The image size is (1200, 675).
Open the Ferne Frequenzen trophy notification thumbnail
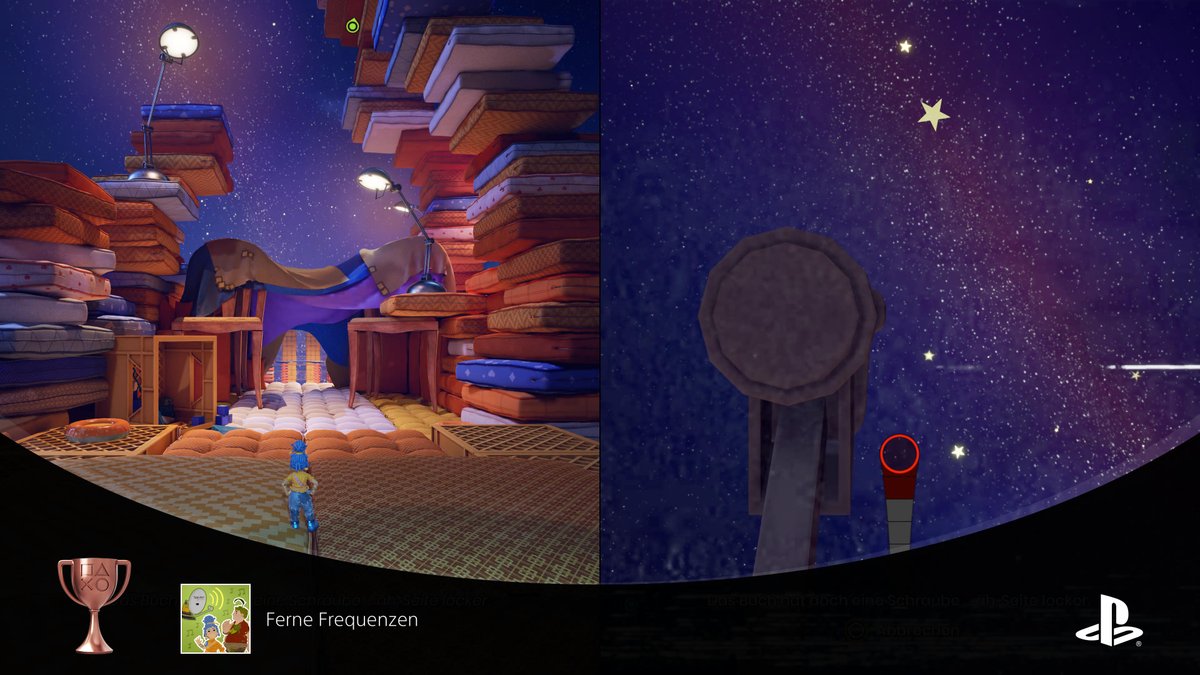(x=215, y=619)
